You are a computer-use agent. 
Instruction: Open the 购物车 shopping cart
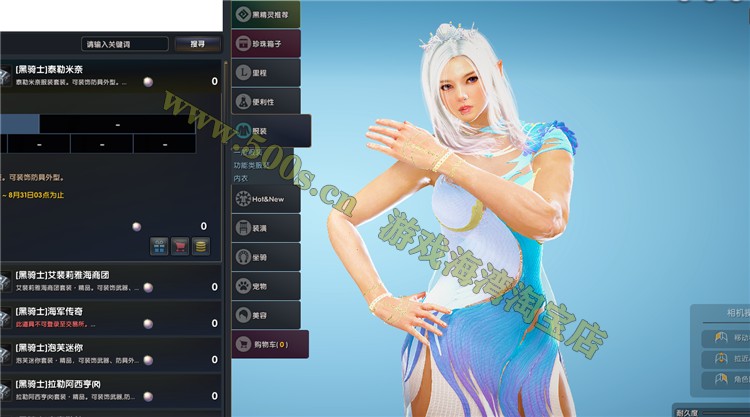[267, 344]
